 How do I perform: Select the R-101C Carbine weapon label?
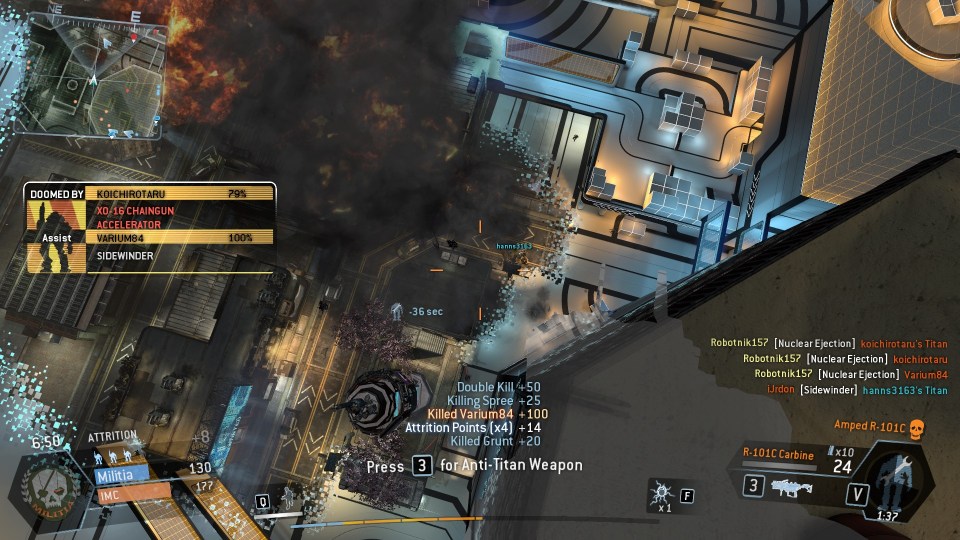pyautogui.click(x=778, y=455)
